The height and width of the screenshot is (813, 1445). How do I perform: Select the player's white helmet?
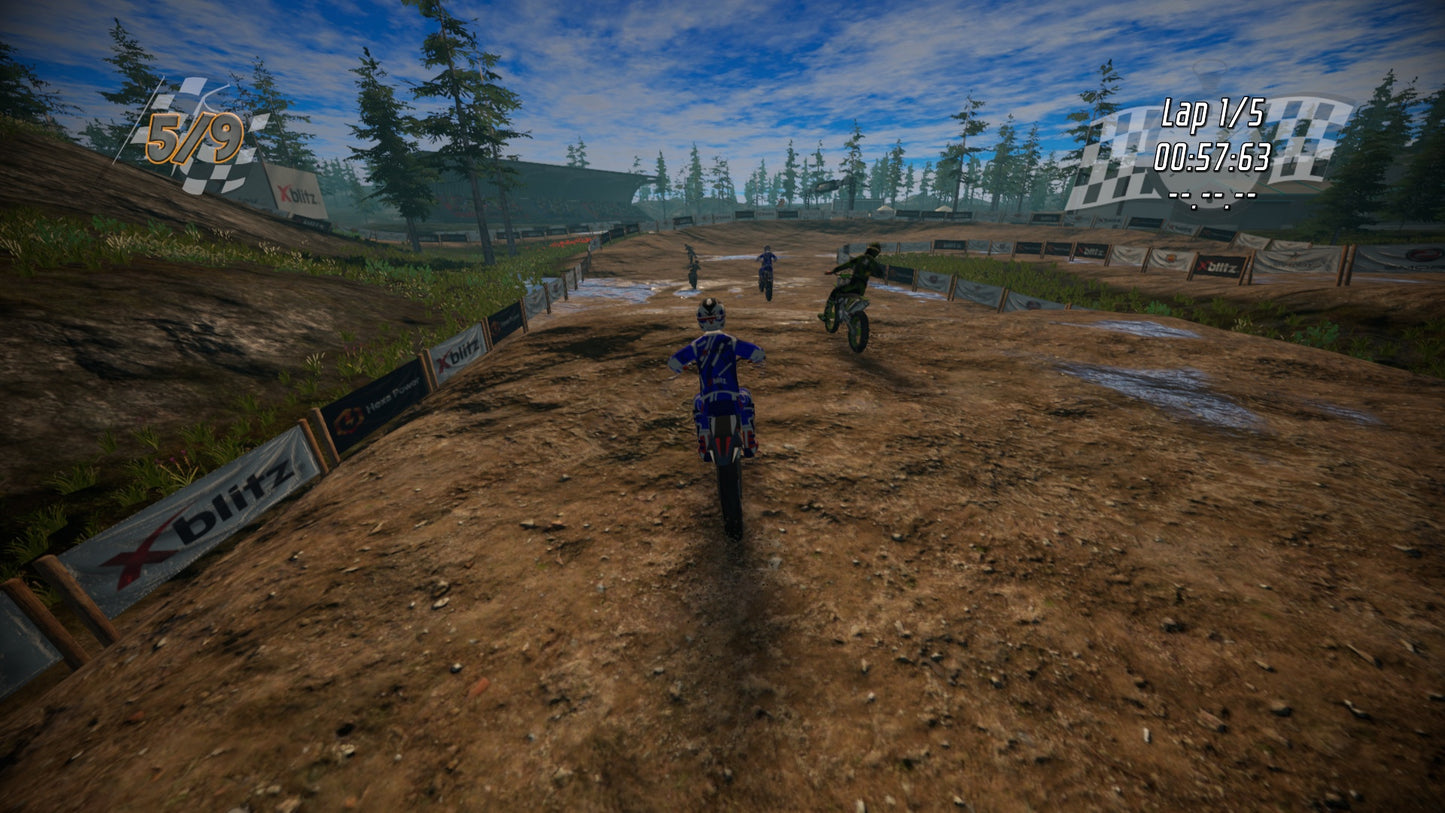[711, 315]
